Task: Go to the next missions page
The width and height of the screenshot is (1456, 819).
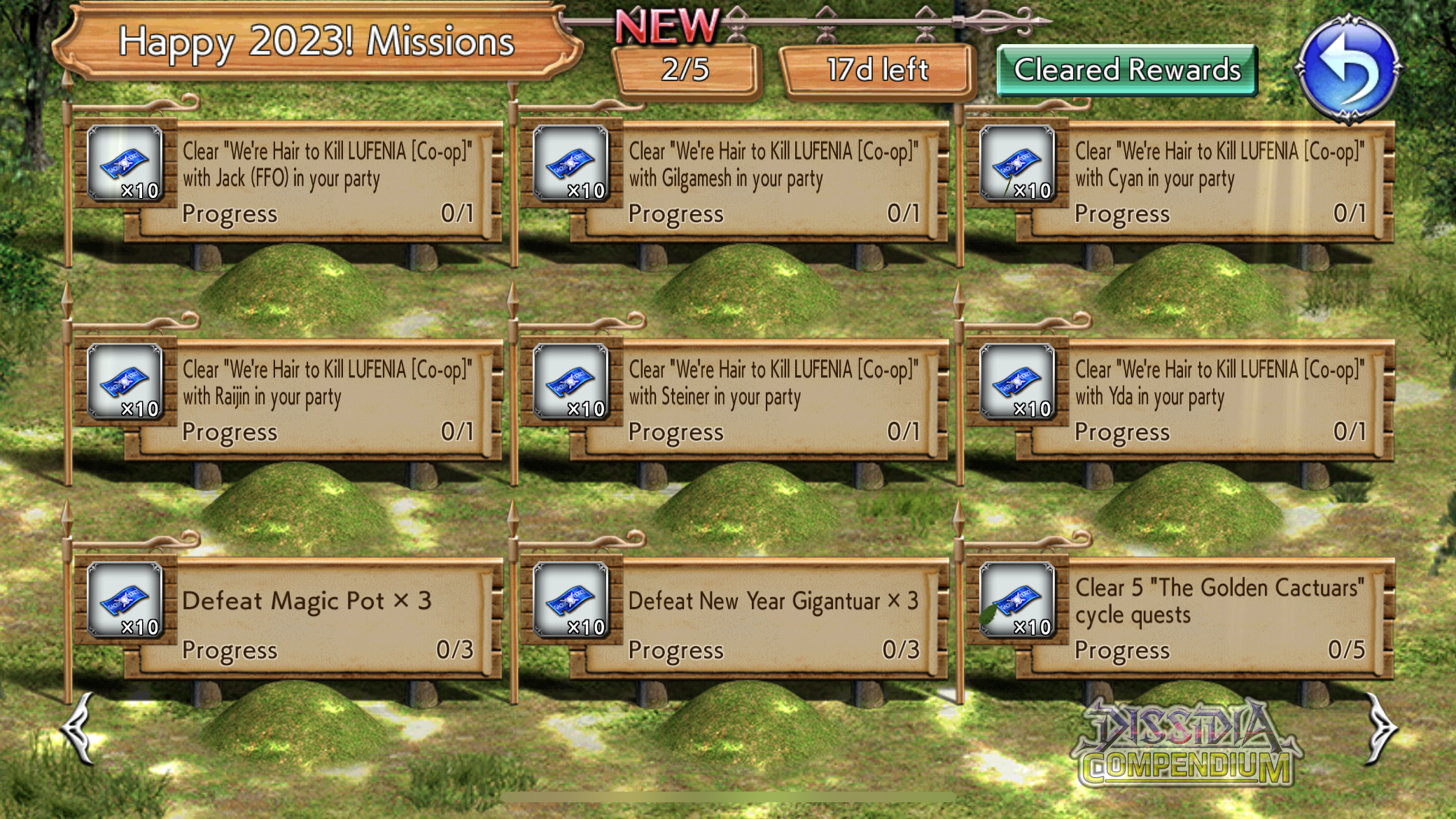Action: [x=1380, y=728]
